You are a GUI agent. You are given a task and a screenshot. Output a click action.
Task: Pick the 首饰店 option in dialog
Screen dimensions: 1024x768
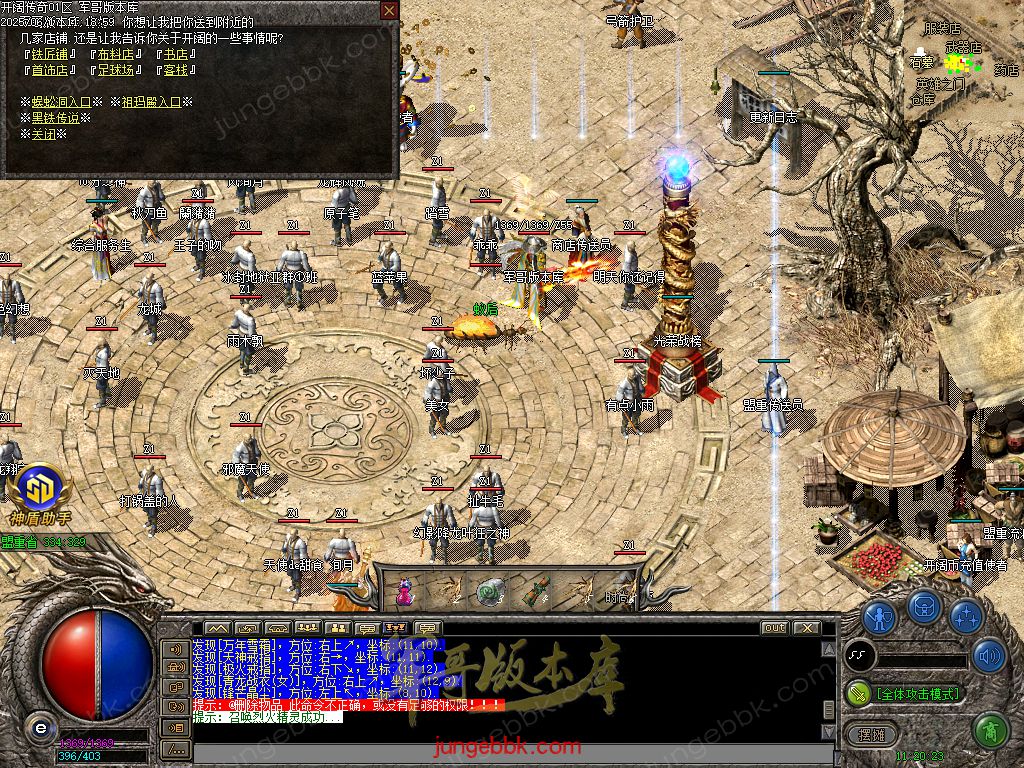[x=50, y=70]
